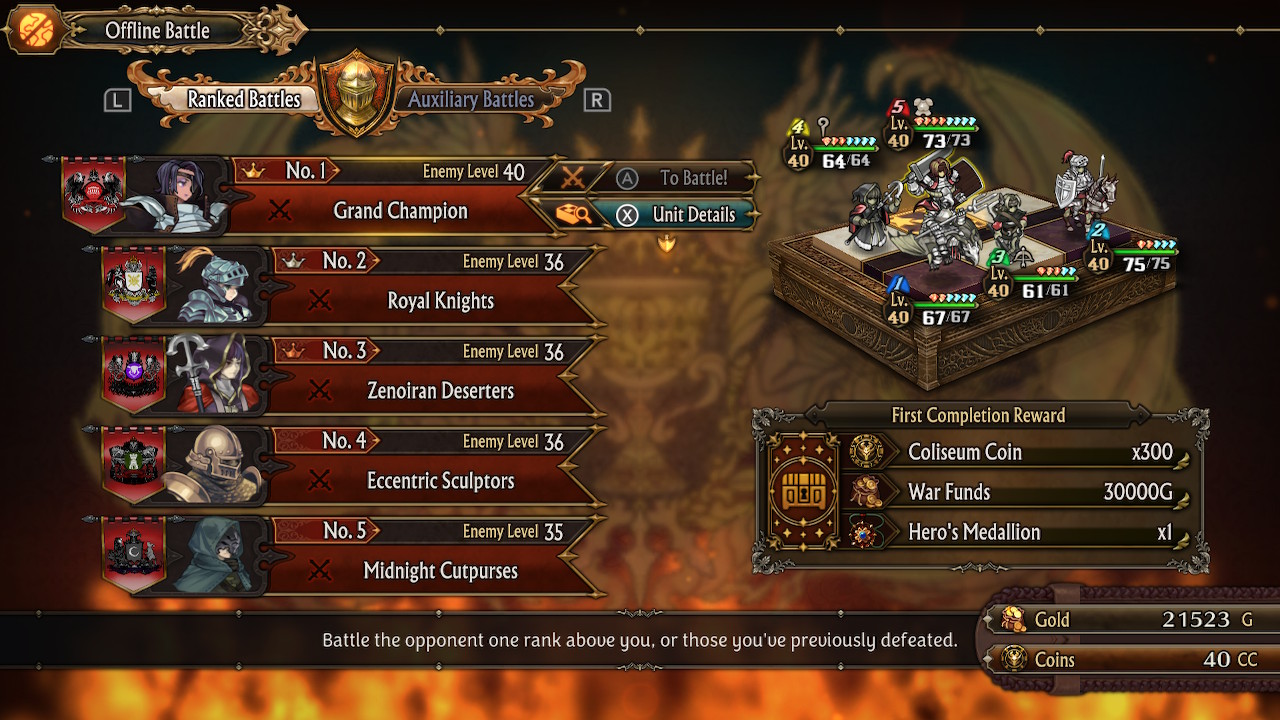View the War Funds reward row
This screenshot has width=1280, height=720.
point(1010,492)
